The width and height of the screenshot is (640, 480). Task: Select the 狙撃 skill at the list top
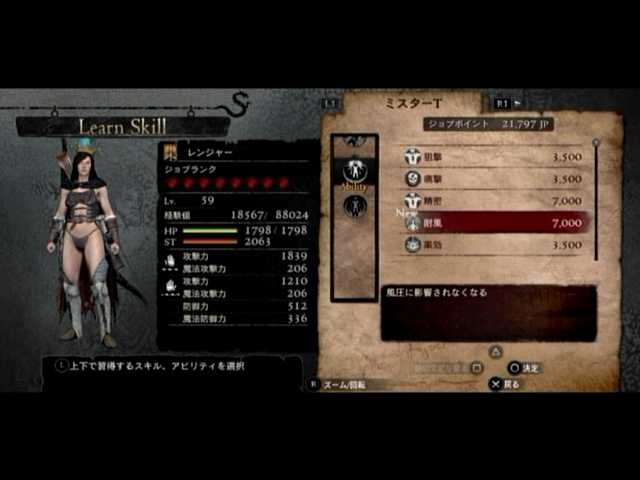coord(494,157)
